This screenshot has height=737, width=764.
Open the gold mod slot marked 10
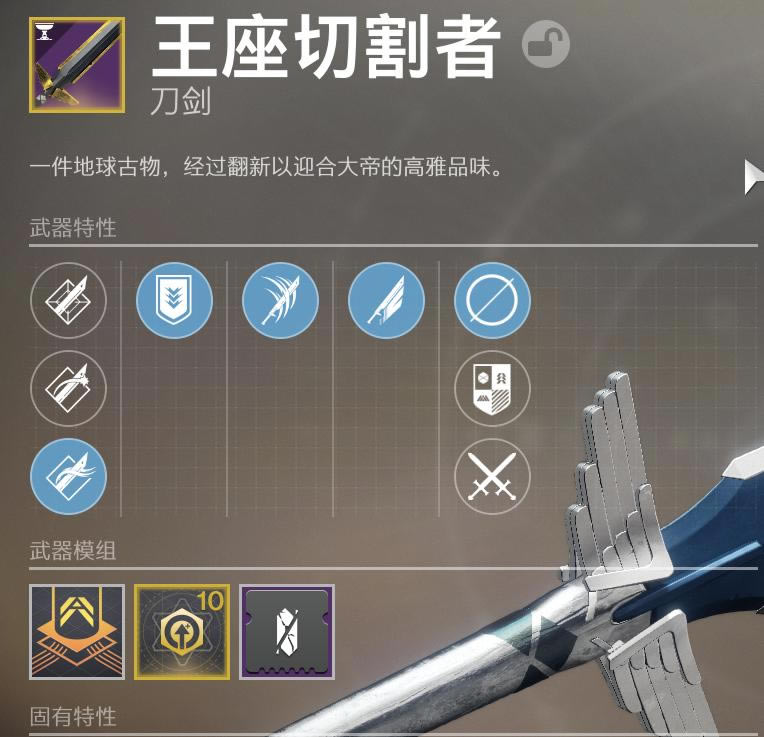182,632
